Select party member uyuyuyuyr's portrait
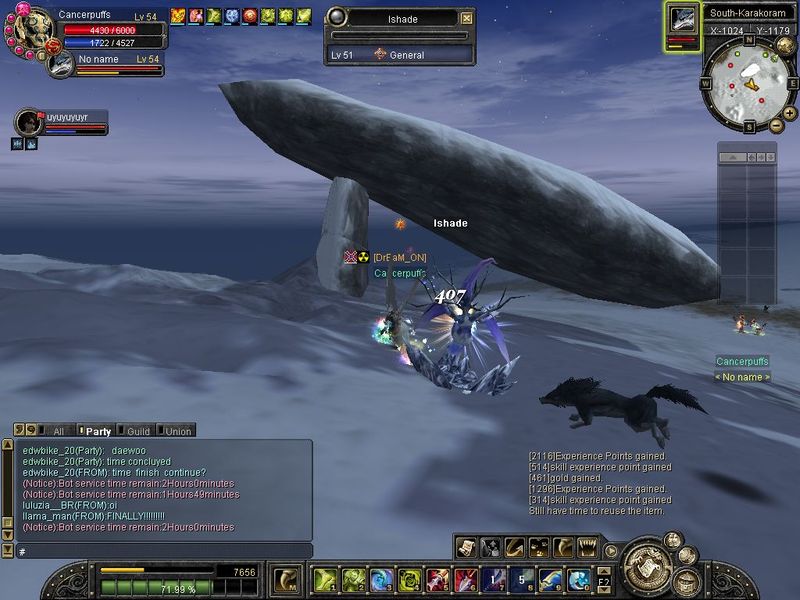 [29, 122]
